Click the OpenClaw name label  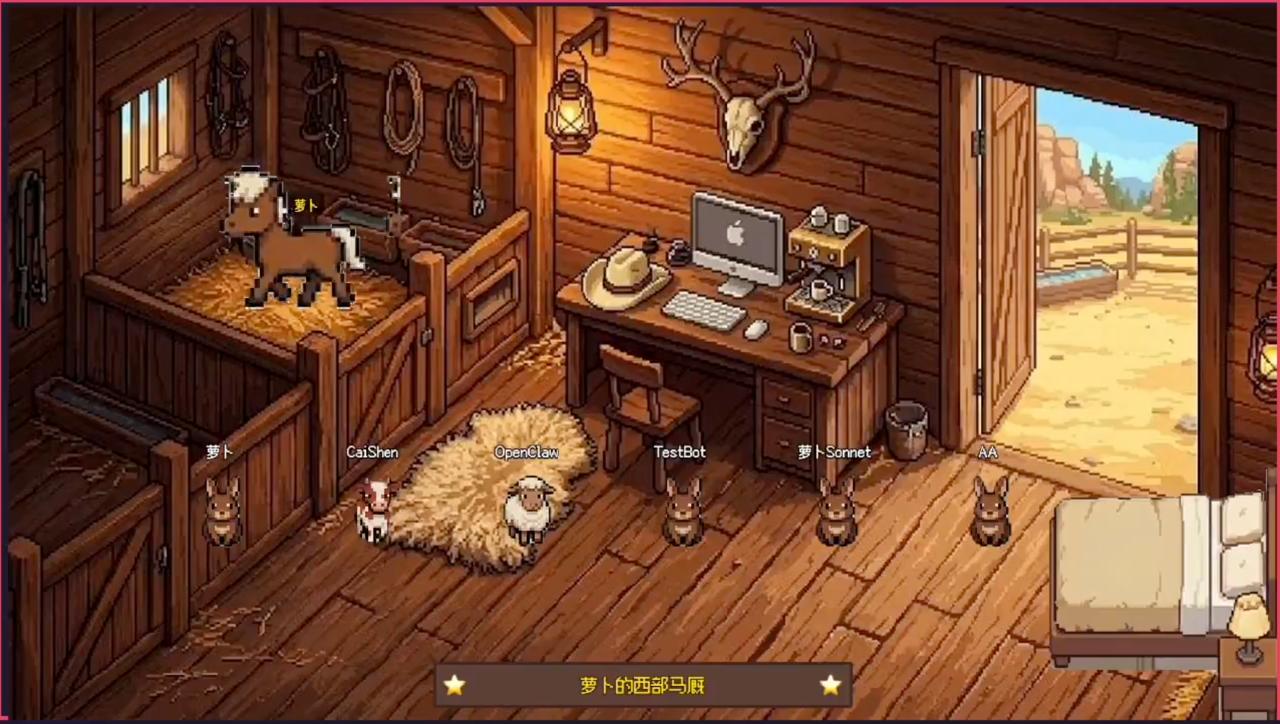527,452
